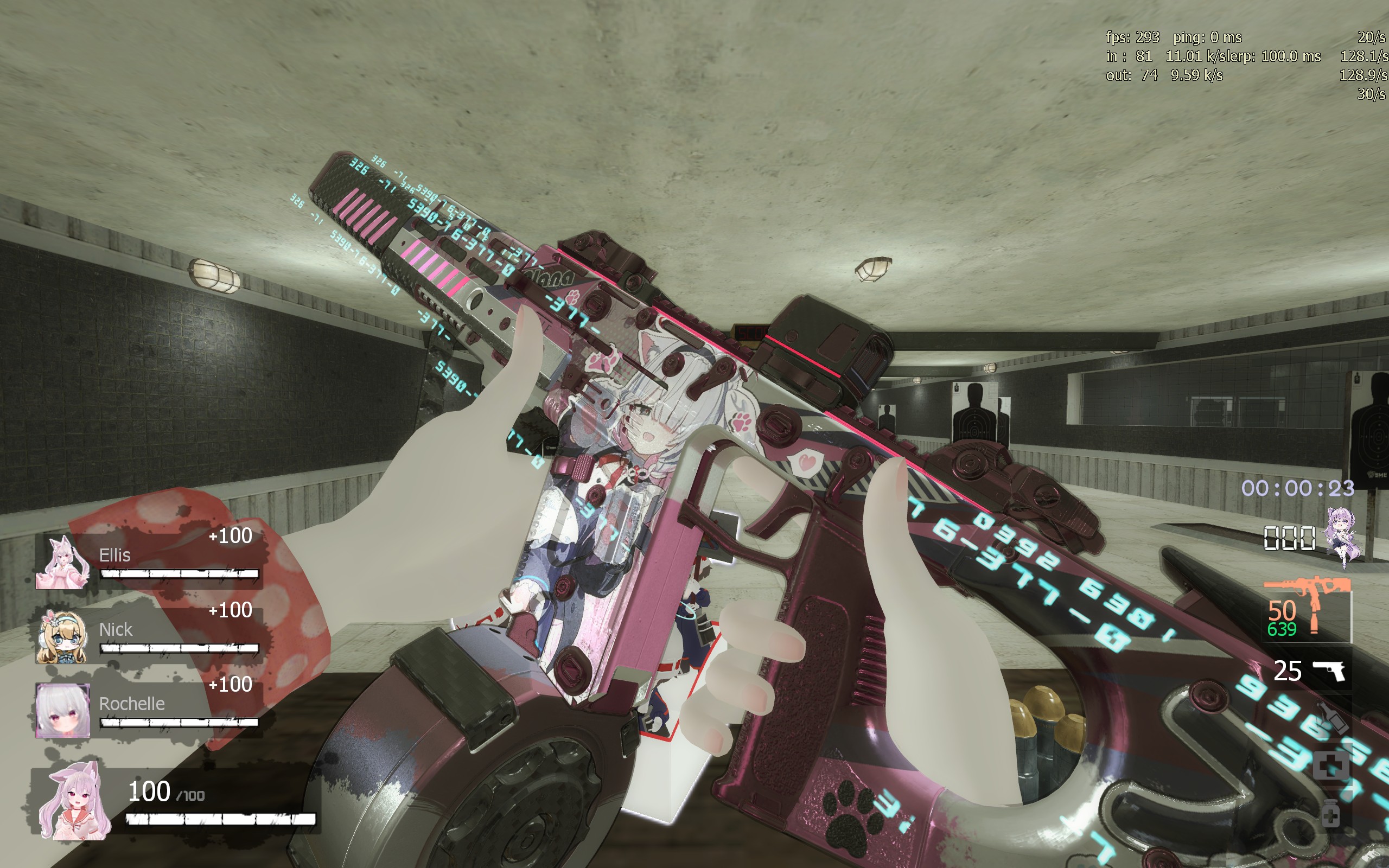Choose the first aid kit slot

[1329, 767]
